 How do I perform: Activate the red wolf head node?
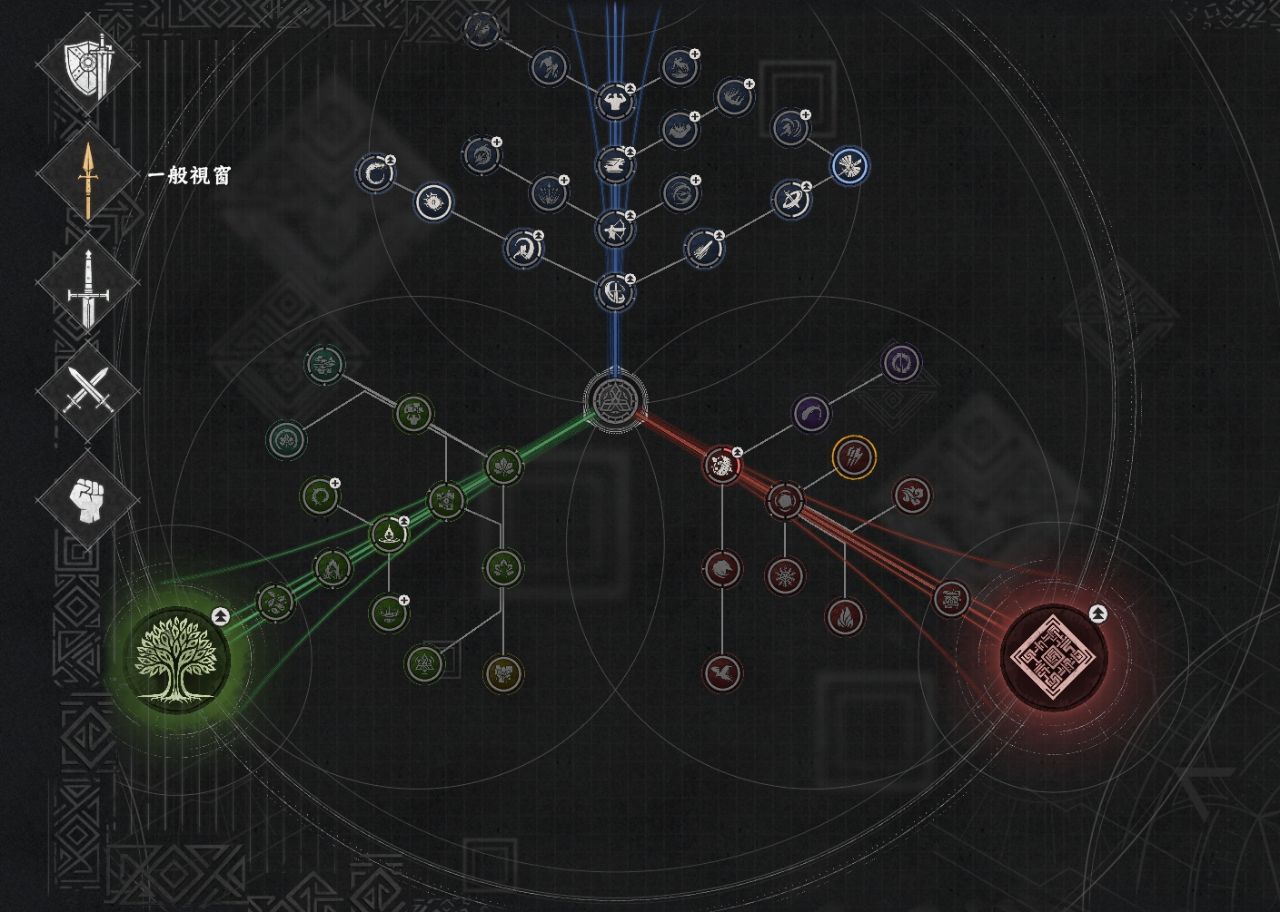coord(721,570)
